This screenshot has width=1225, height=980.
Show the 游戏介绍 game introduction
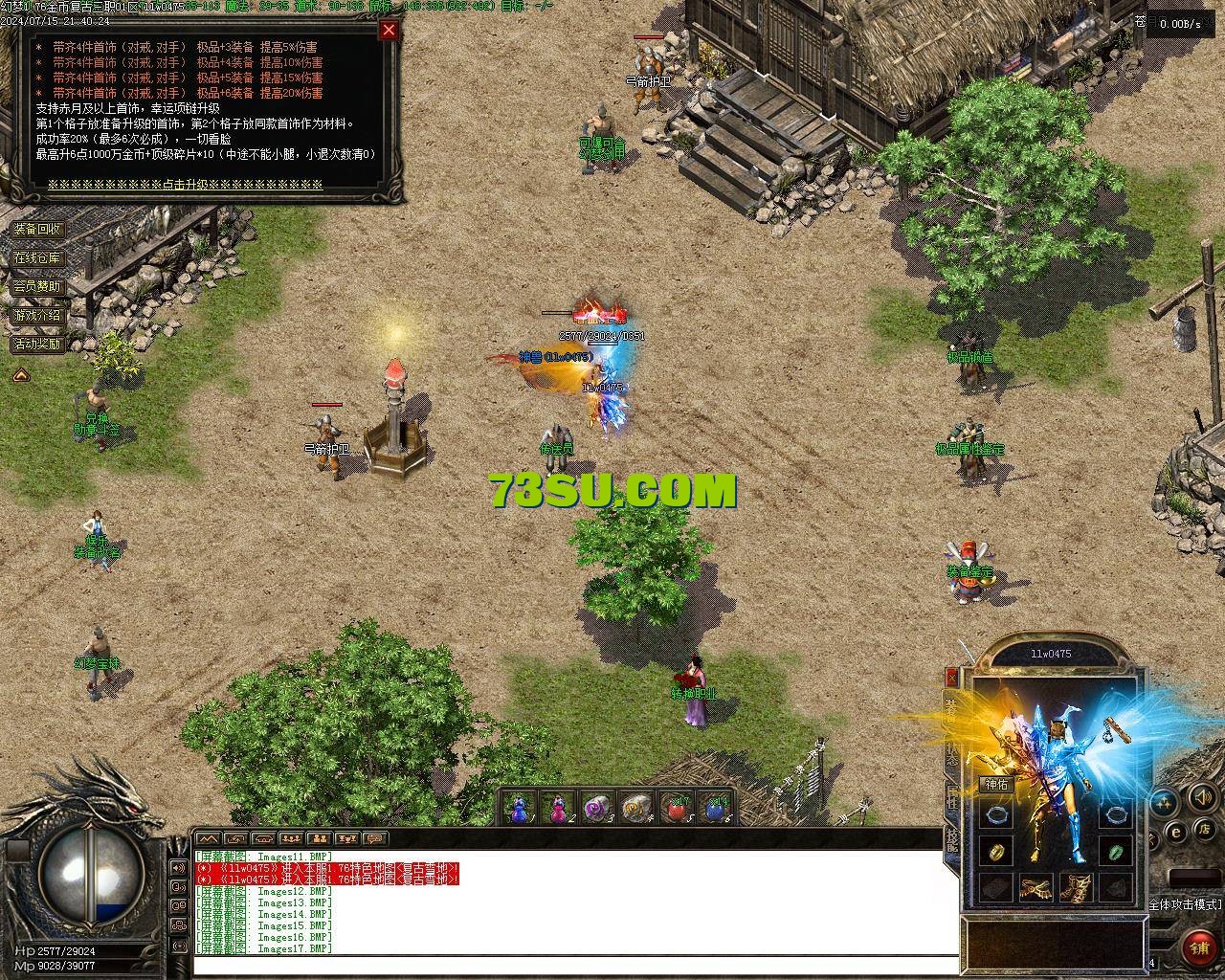pyautogui.click(x=37, y=315)
